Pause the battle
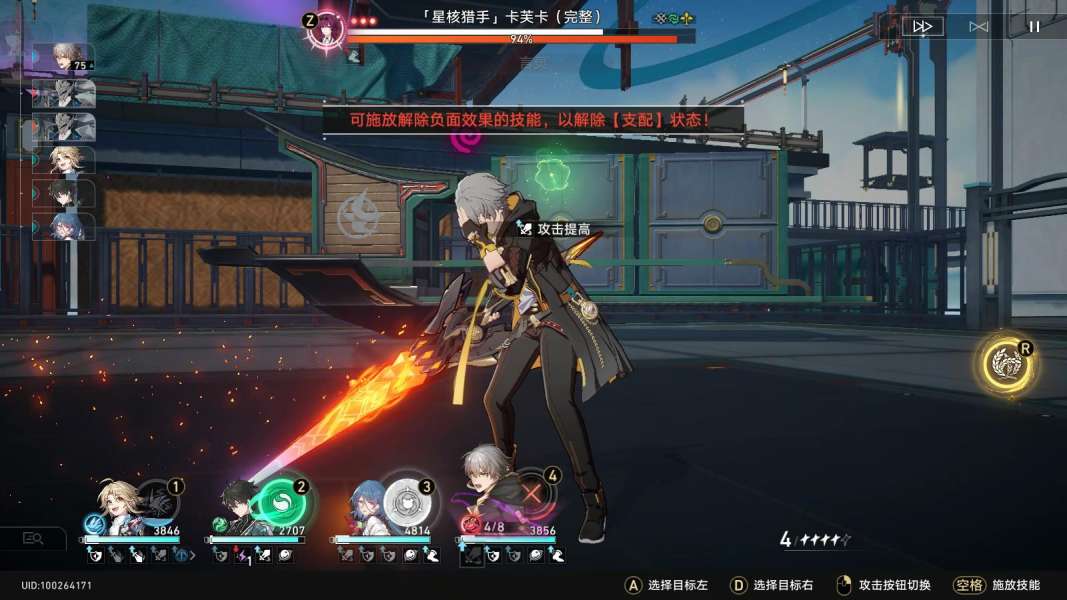The width and height of the screenshot is (1067, 600). click(x=1034, y=27)
